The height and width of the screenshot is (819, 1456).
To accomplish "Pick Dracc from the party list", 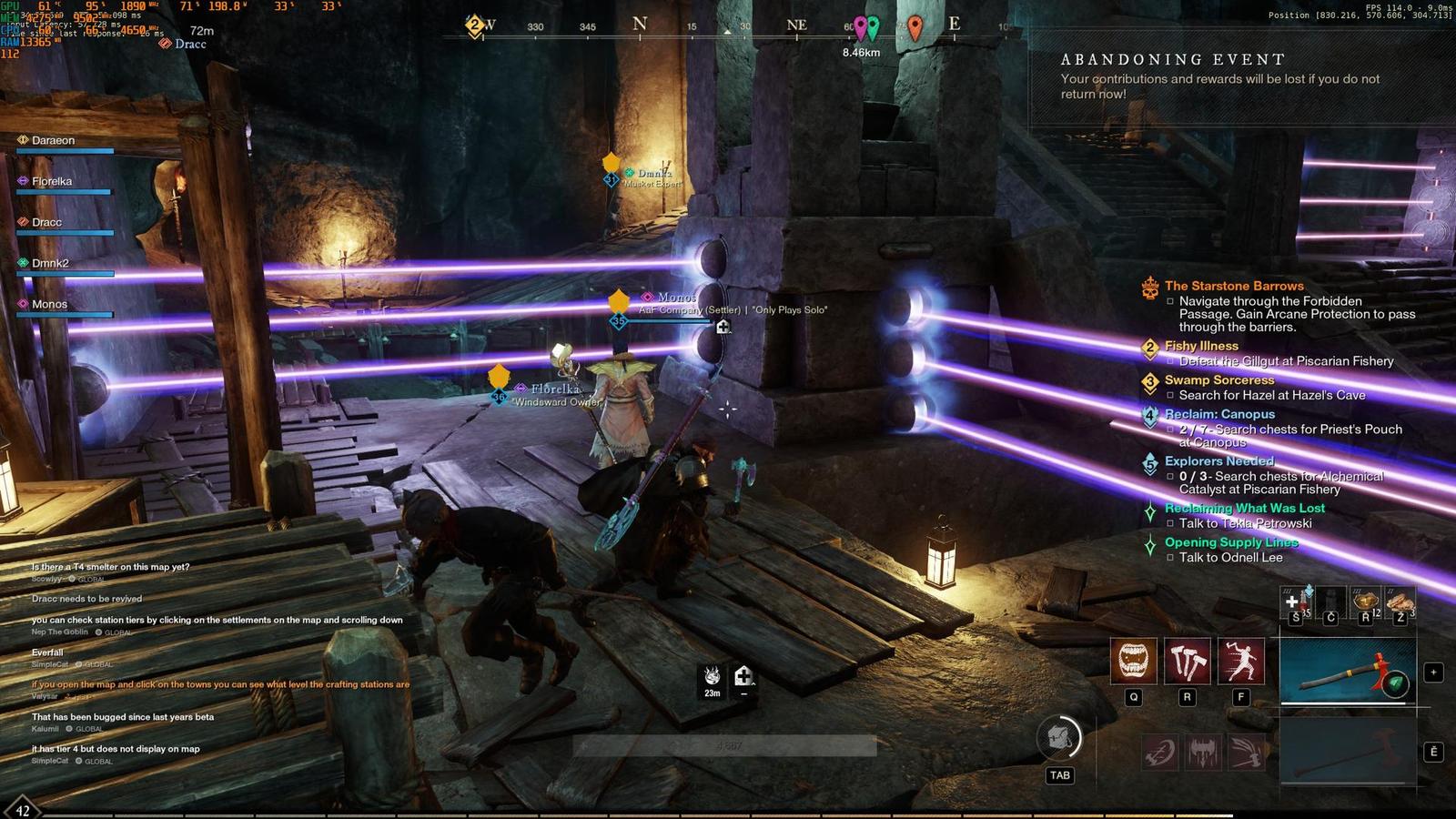I will (x=47, y=222).
